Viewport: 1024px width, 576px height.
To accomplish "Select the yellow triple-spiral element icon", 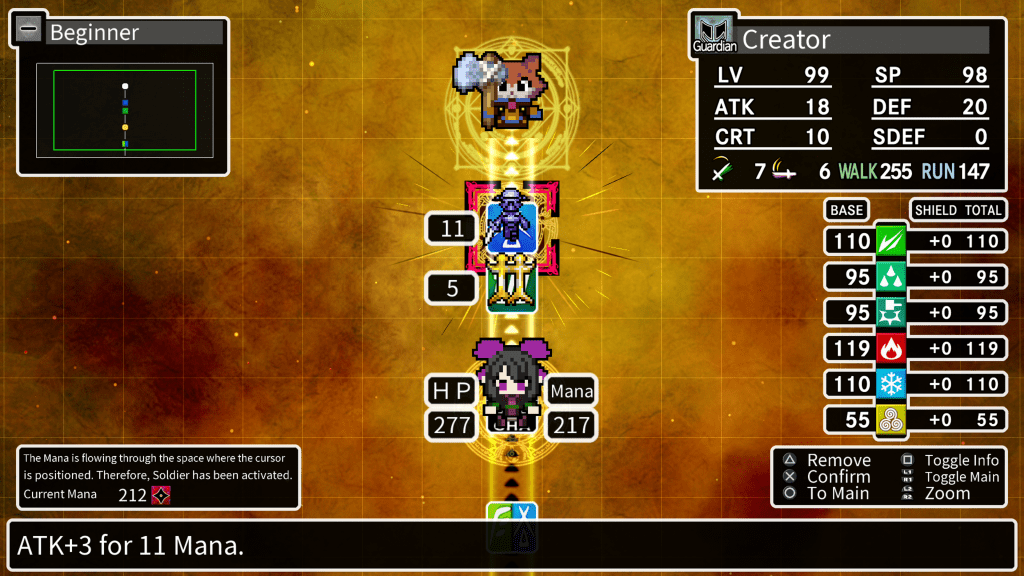I will tap(891, 420).
